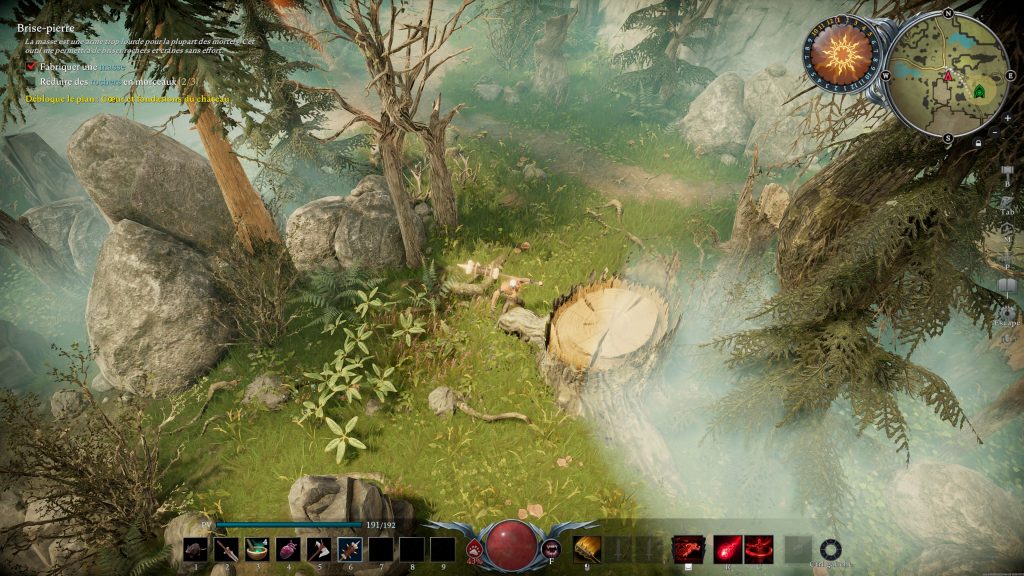Cast the red projectile spell
Screen dimensions: 1024x576
click(728, 549)
